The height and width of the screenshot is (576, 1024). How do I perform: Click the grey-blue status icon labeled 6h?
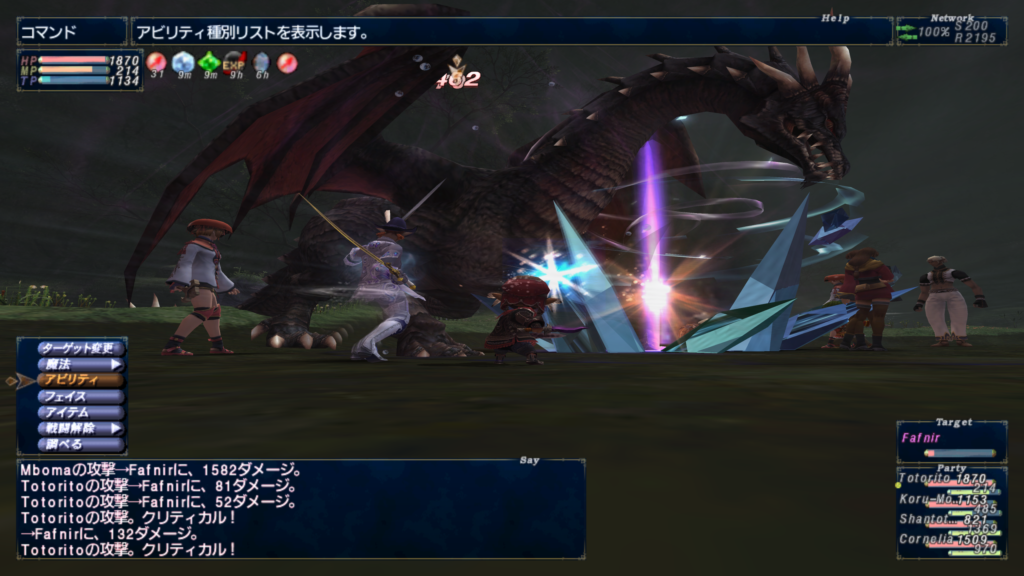(x=261, y=62)
